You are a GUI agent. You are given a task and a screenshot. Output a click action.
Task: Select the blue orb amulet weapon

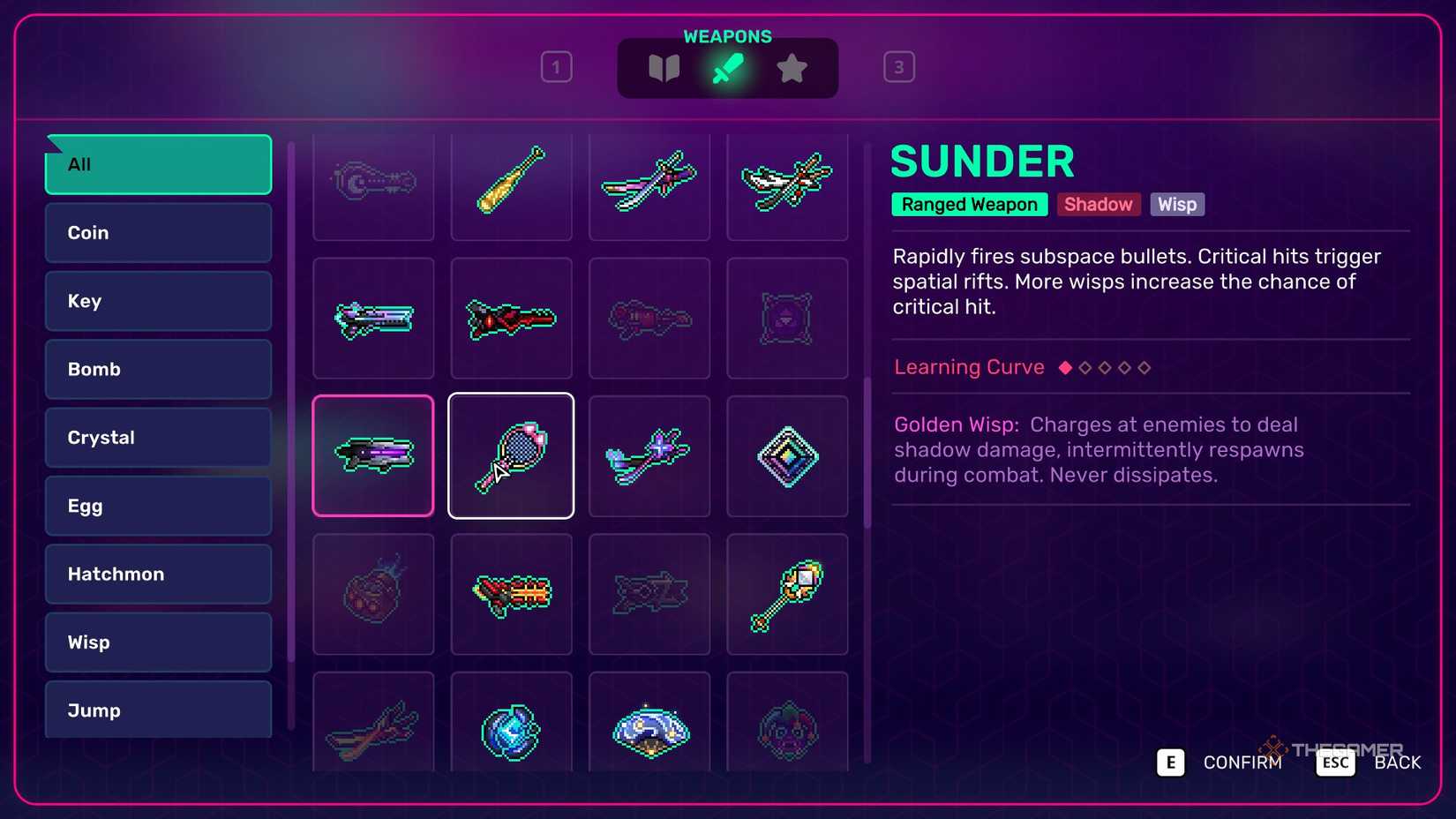pos(511,731)
